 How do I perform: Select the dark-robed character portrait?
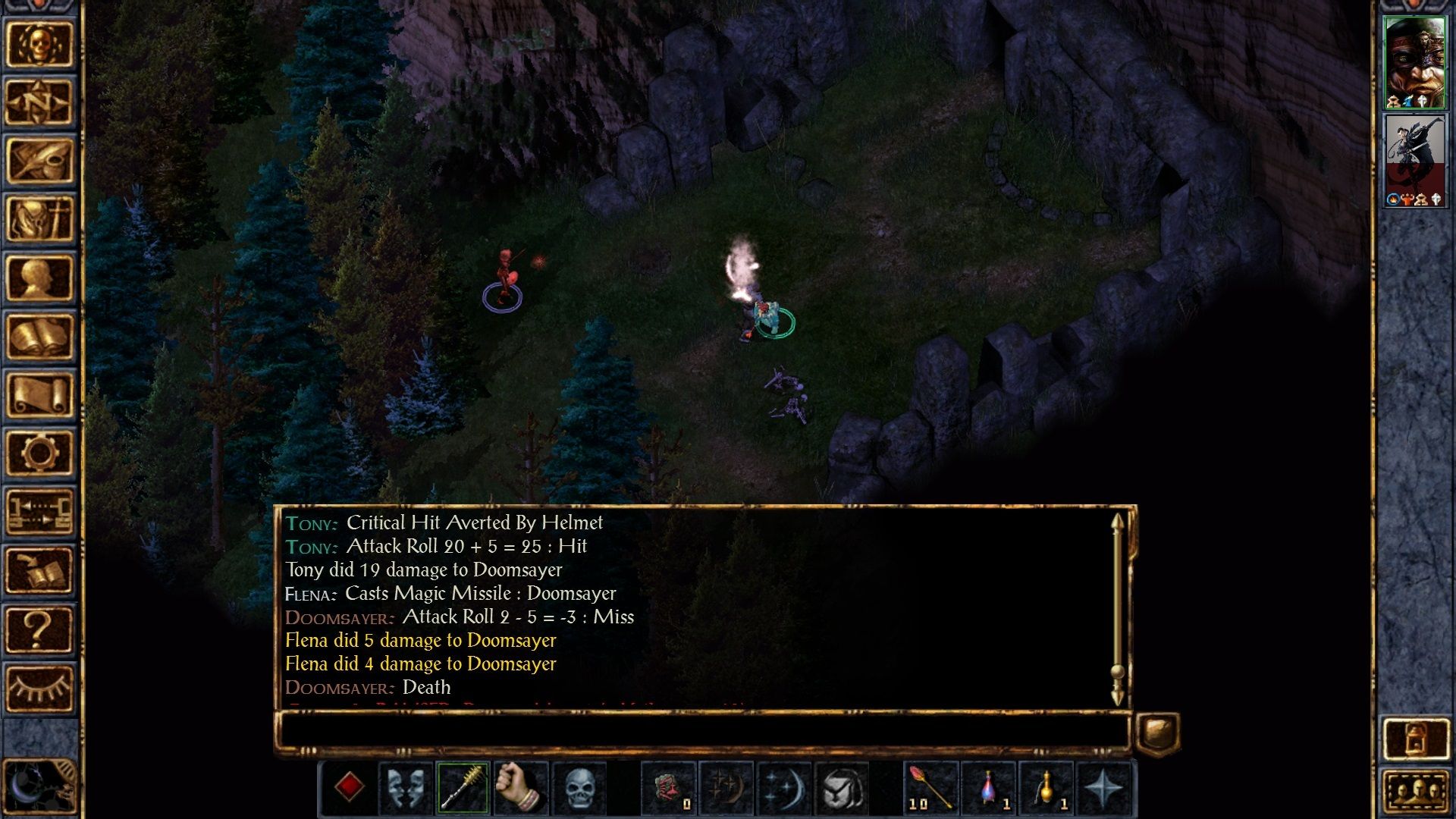pos(1414,160)
